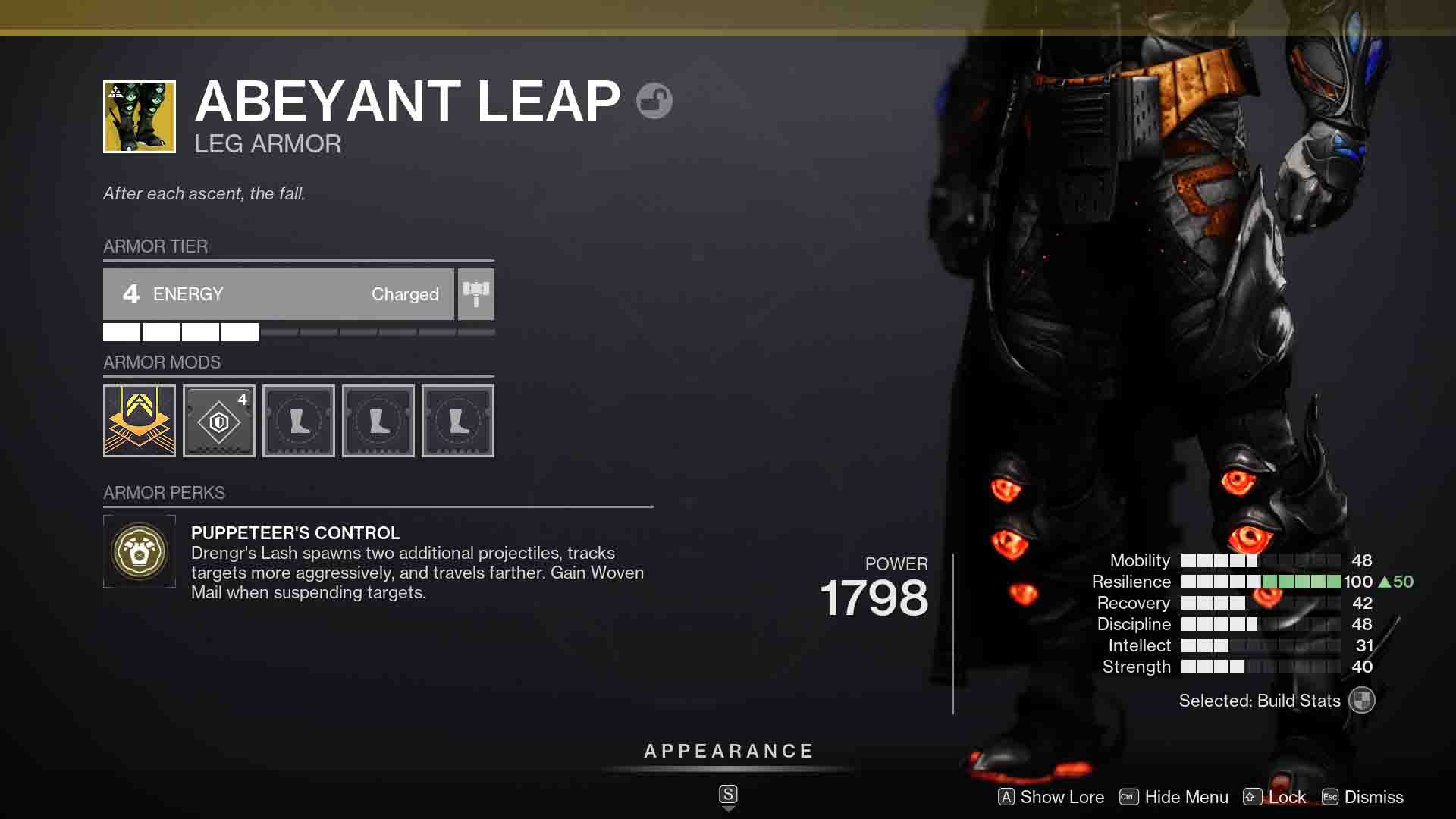Click the Build Stats shield icon
The height and width of the screenshot is (819, 1456).
(x=1362, y=700)
